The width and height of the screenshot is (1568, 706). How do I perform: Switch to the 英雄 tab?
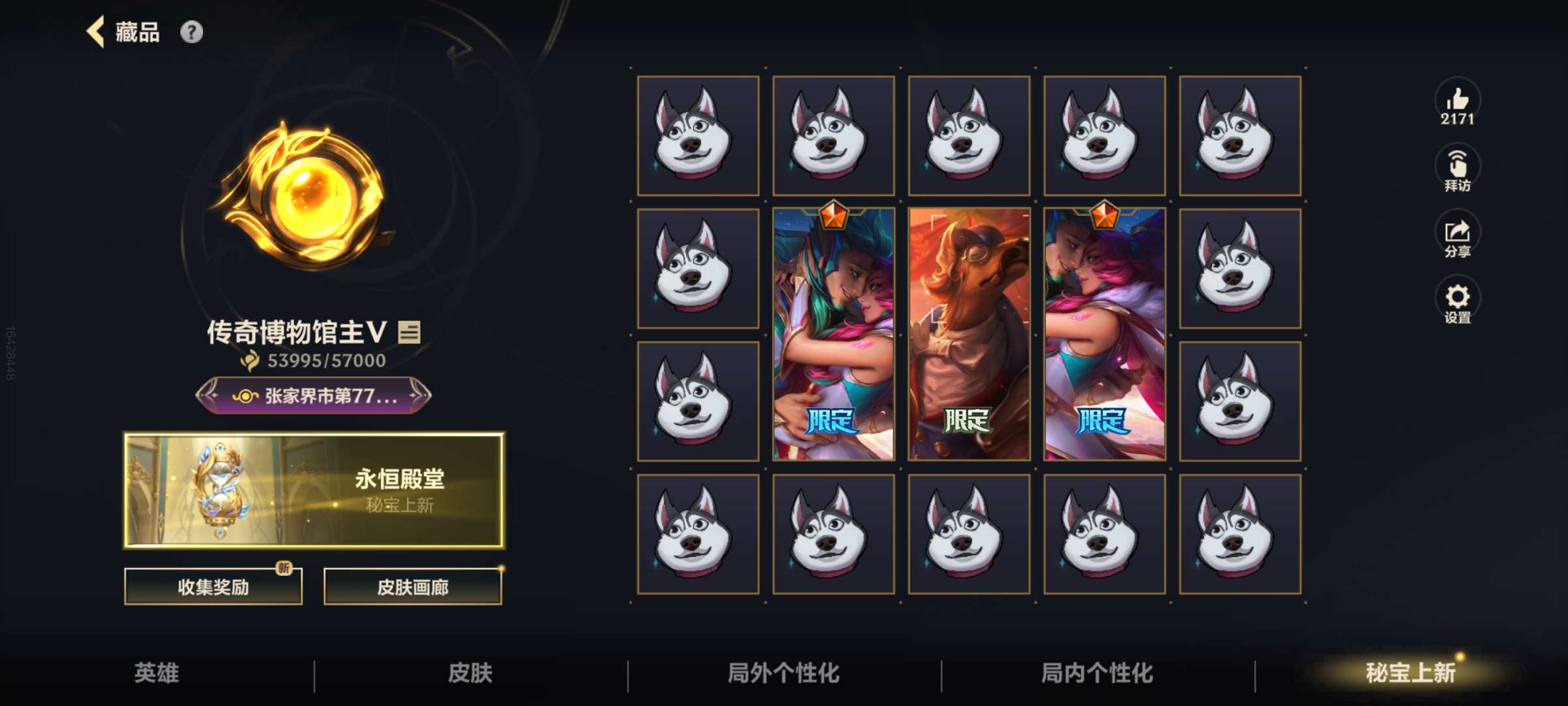coord(157,673)
